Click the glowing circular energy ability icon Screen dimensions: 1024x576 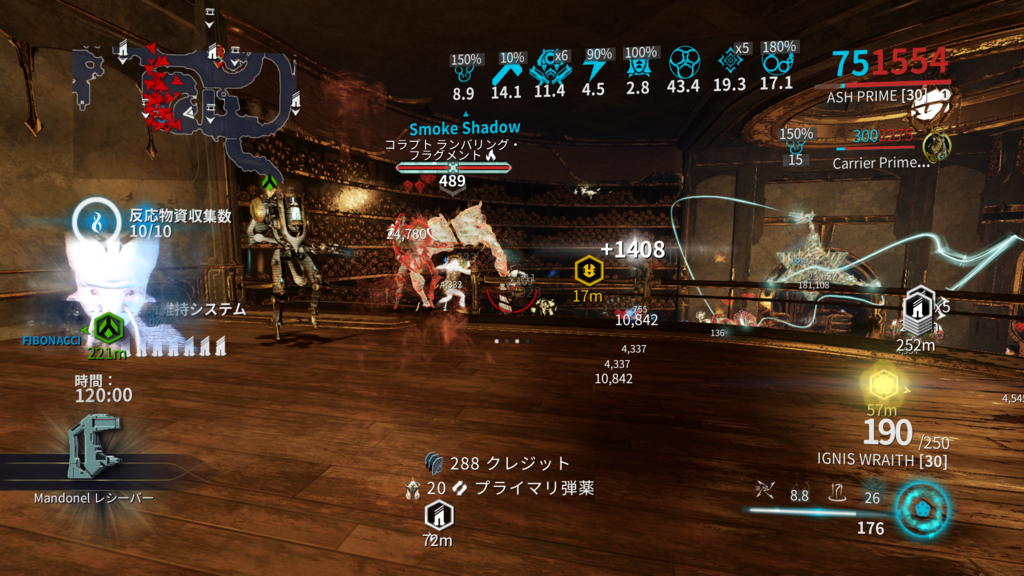[x=920, y=507]
